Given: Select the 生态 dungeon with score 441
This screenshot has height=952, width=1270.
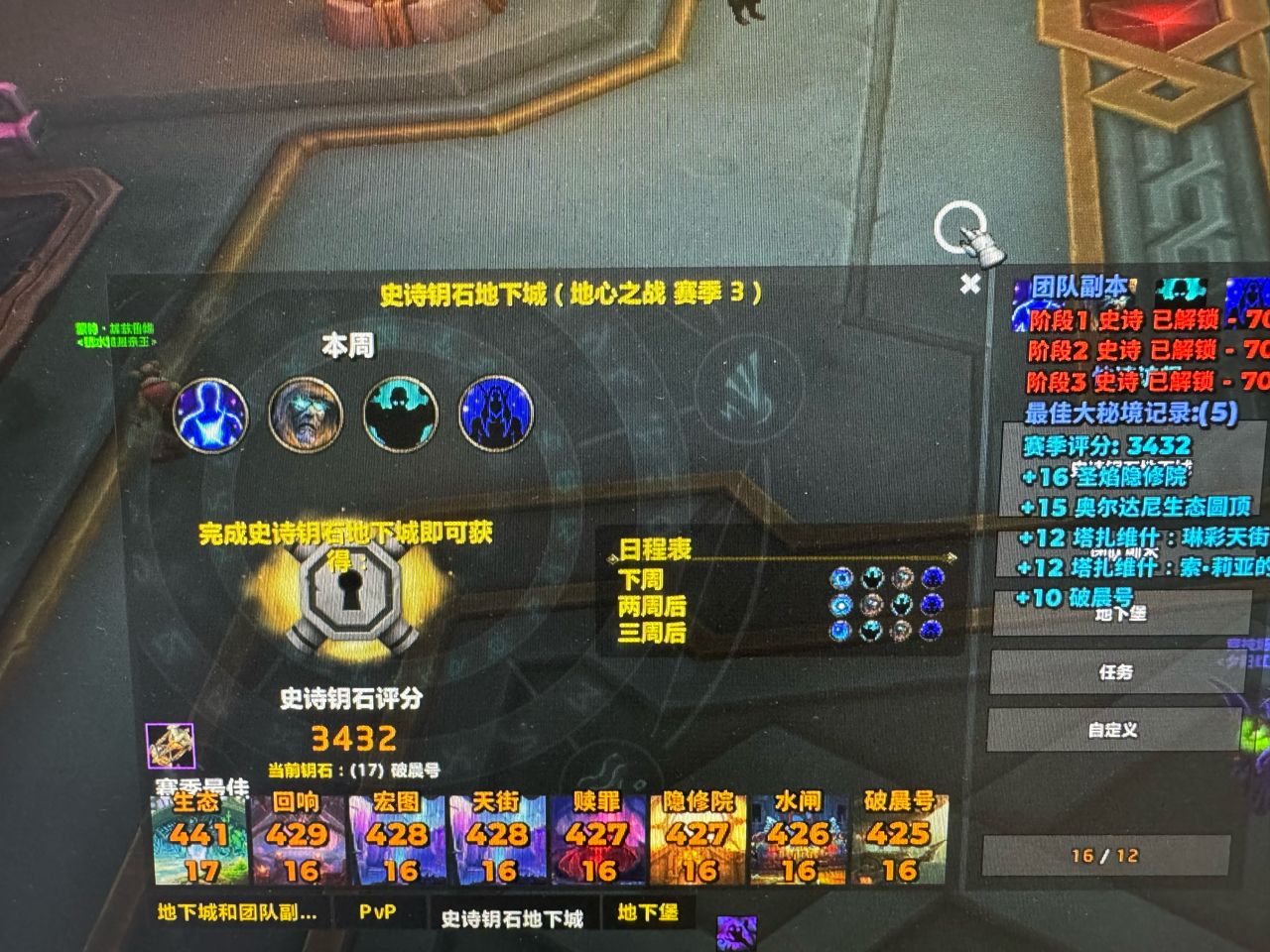Looking at the screenshot, I should [198, 840].
